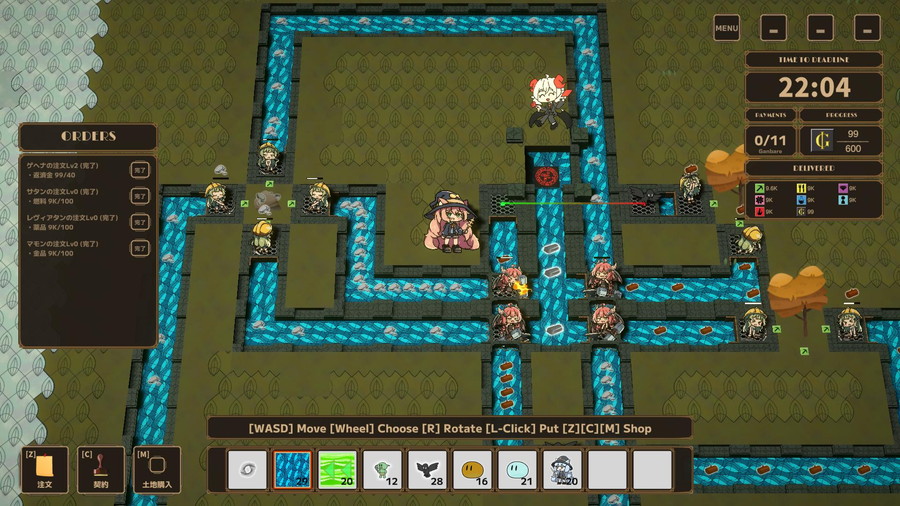The height and width of the screenshot is (506, 900).
Task: Select the yellow slime hotbar slot
Action: pyautogui.click(x=472, y=469)
